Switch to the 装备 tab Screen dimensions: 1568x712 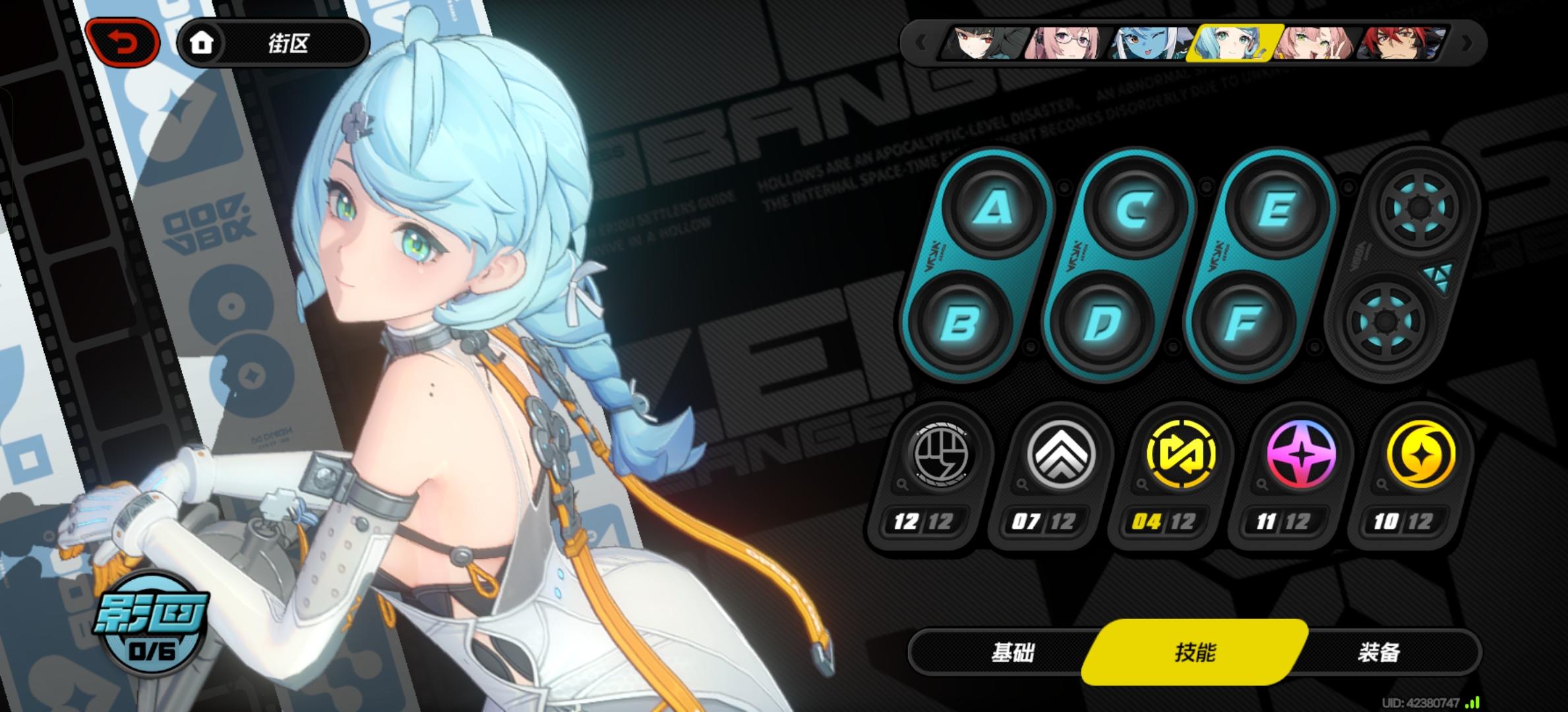pyautogui.click(x=1378, y=652)
